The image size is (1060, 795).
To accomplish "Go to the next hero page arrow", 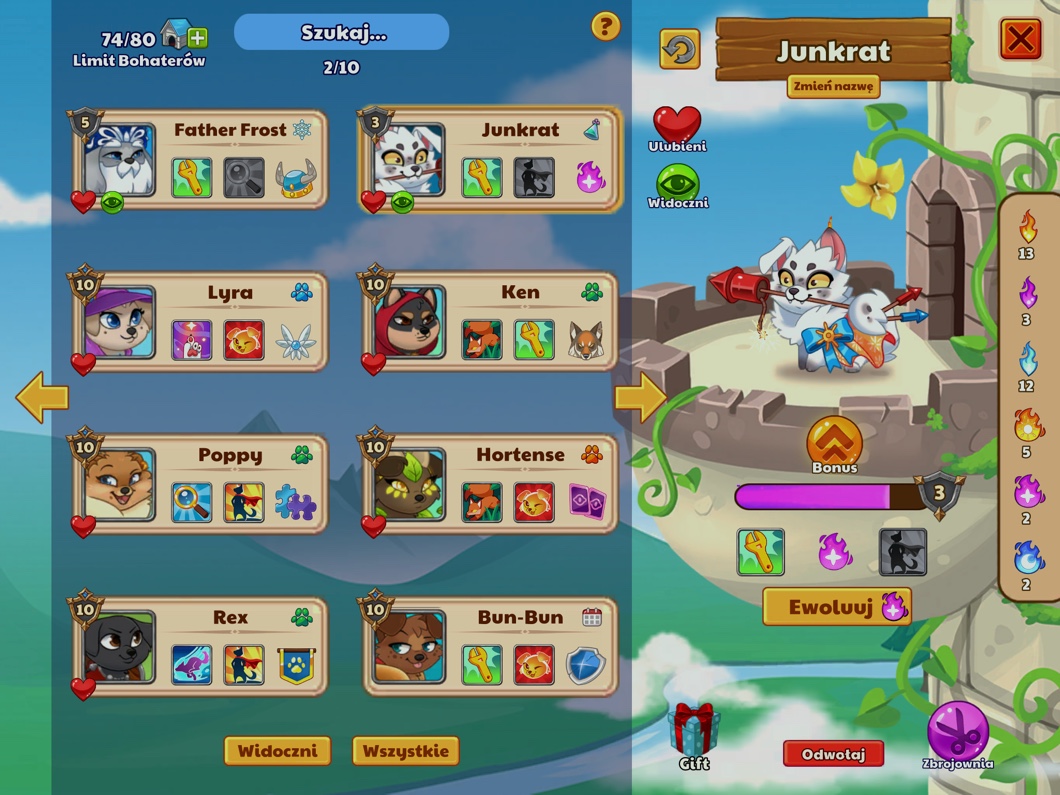I will pyautogui.click(x=639, y=397).
